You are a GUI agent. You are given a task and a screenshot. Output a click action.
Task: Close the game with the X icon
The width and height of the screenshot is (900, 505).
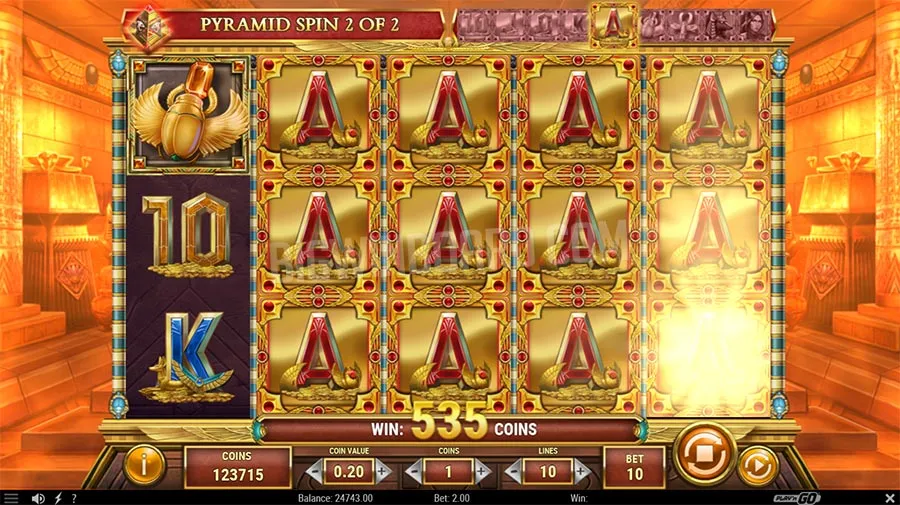(x=887, y=498)
